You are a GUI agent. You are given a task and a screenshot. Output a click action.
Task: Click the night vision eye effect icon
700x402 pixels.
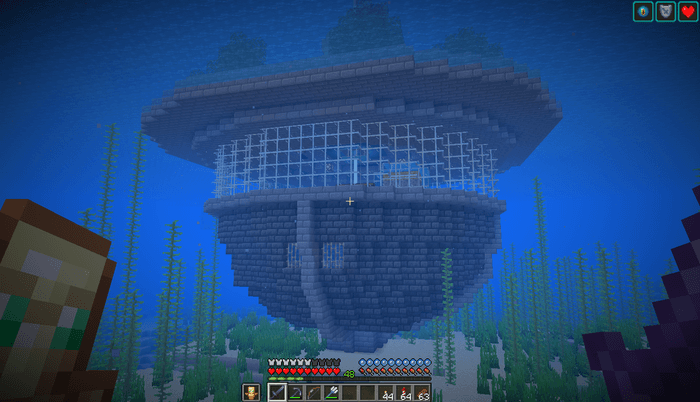[x=643, y=12]
